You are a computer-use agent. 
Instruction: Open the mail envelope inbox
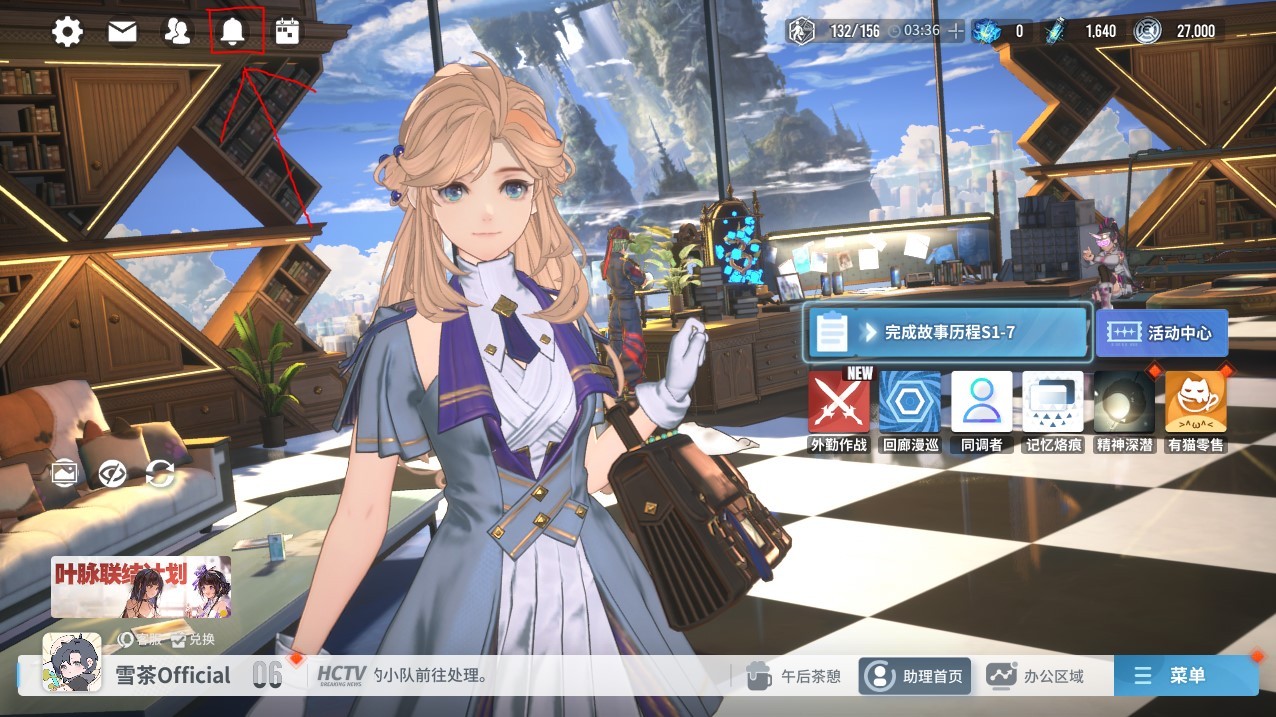pyautogui.click(x=122, y=32)
